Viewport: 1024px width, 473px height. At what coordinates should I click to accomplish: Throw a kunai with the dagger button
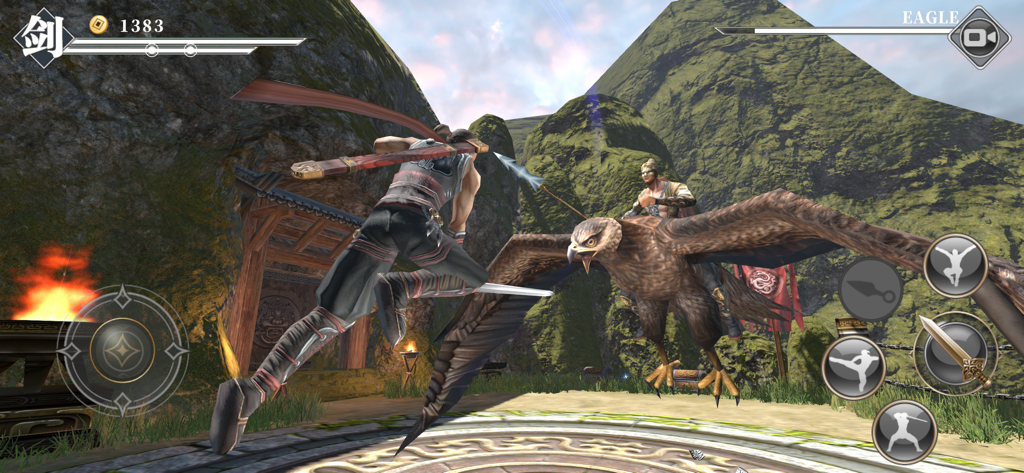870,289
